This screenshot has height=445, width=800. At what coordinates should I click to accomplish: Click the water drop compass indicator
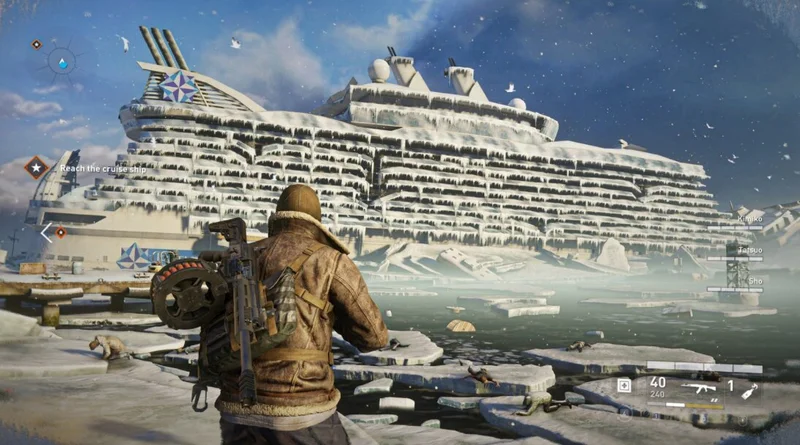[x=62, y=63]
